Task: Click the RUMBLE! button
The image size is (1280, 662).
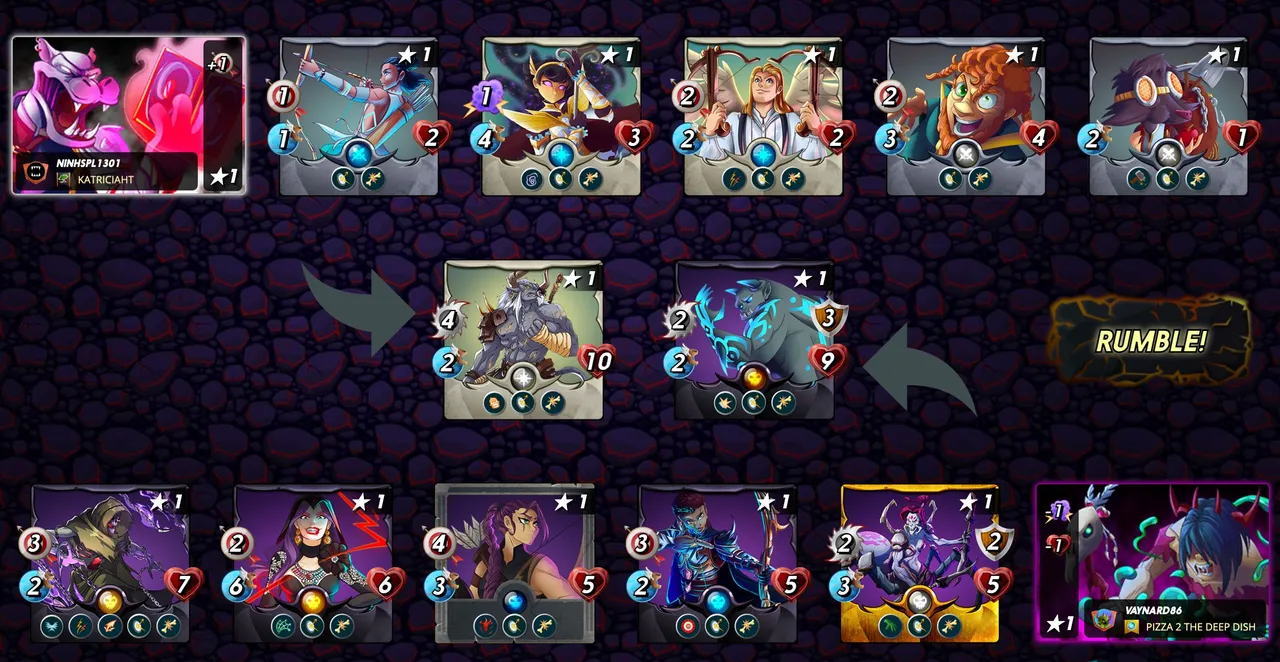Action: (x=1150, y=341)
